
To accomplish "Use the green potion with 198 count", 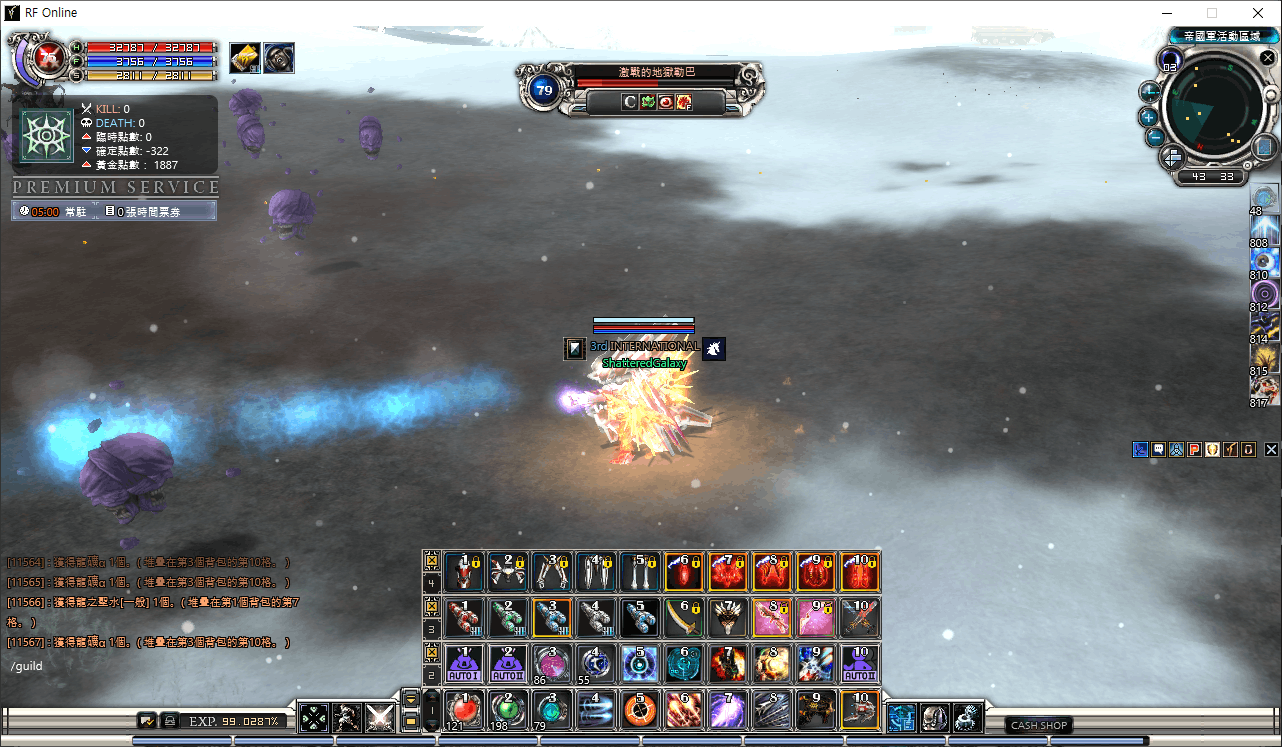I will pos(508,709).
